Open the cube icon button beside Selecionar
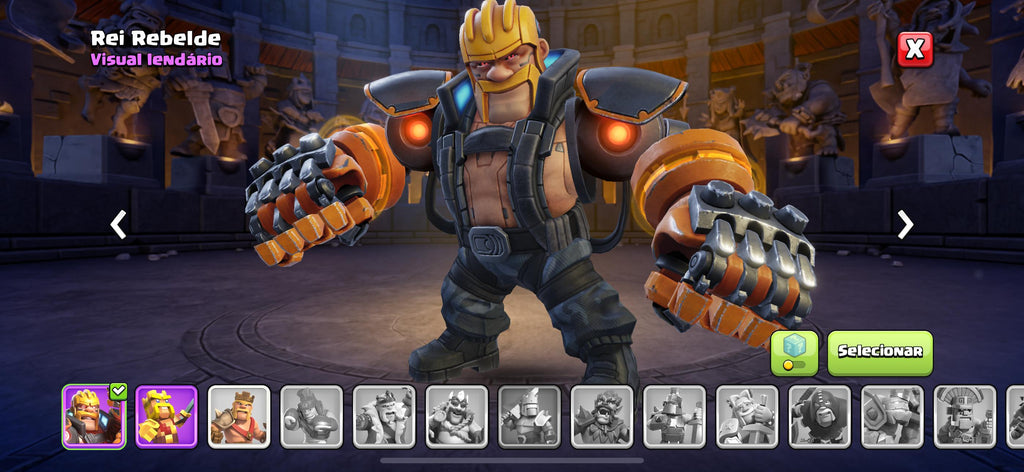 click(794, 353)
